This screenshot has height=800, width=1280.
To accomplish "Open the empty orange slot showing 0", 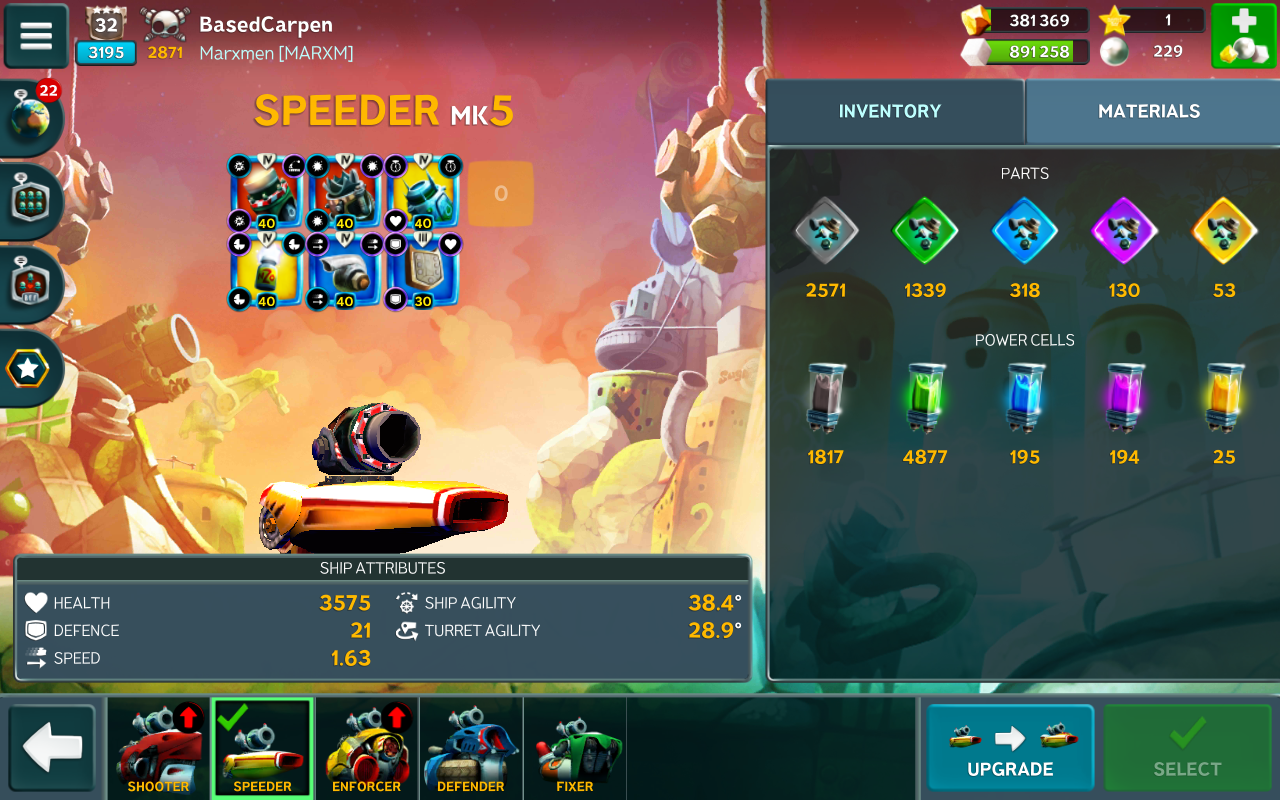I will (500, 194).
